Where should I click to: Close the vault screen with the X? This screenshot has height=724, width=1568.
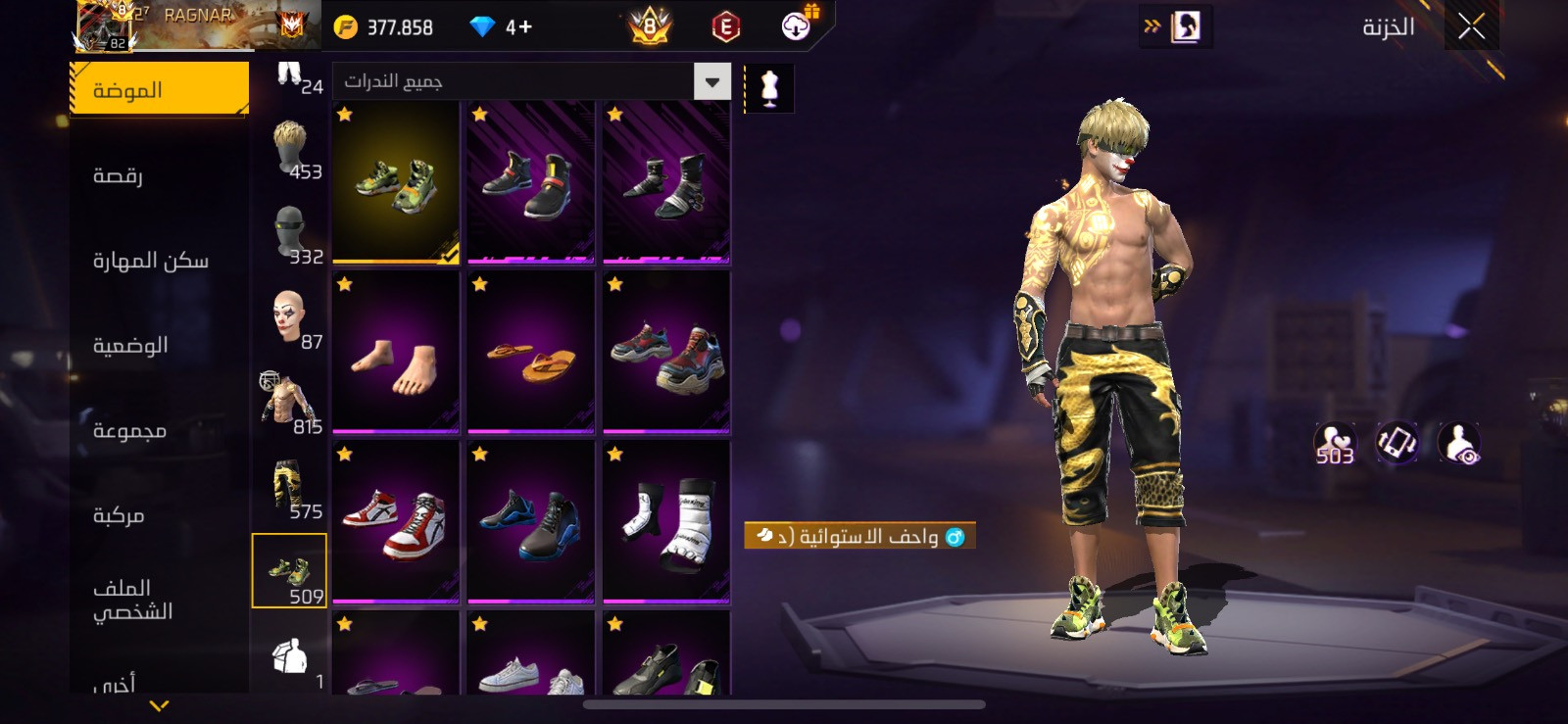pyautogui.click(x=1471, y=27)
